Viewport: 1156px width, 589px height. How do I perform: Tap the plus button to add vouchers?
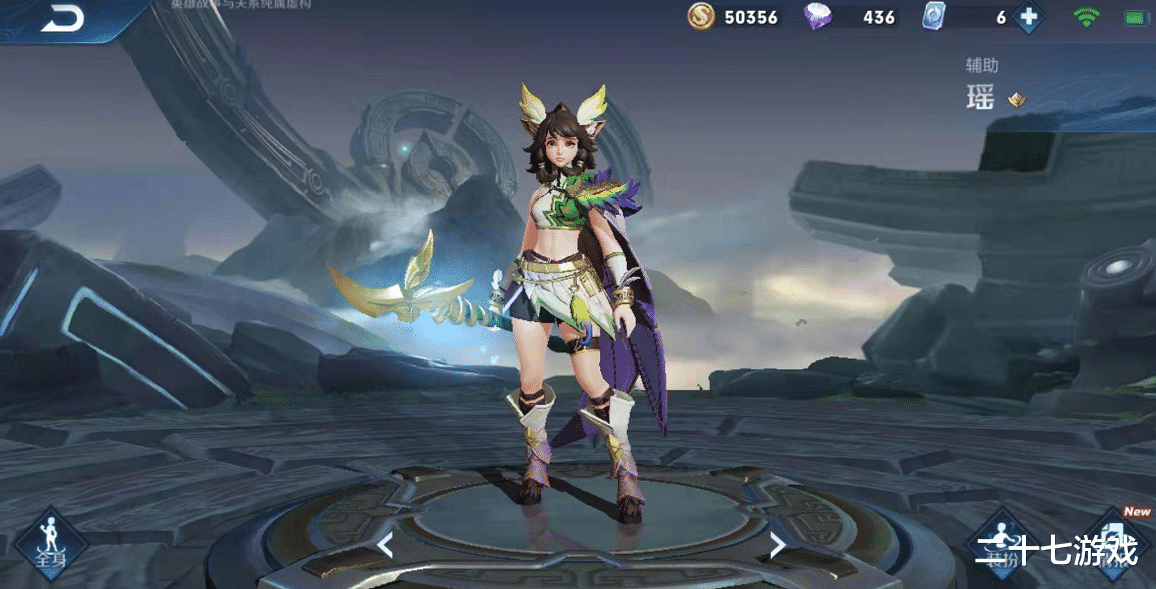pos(1028,17)
